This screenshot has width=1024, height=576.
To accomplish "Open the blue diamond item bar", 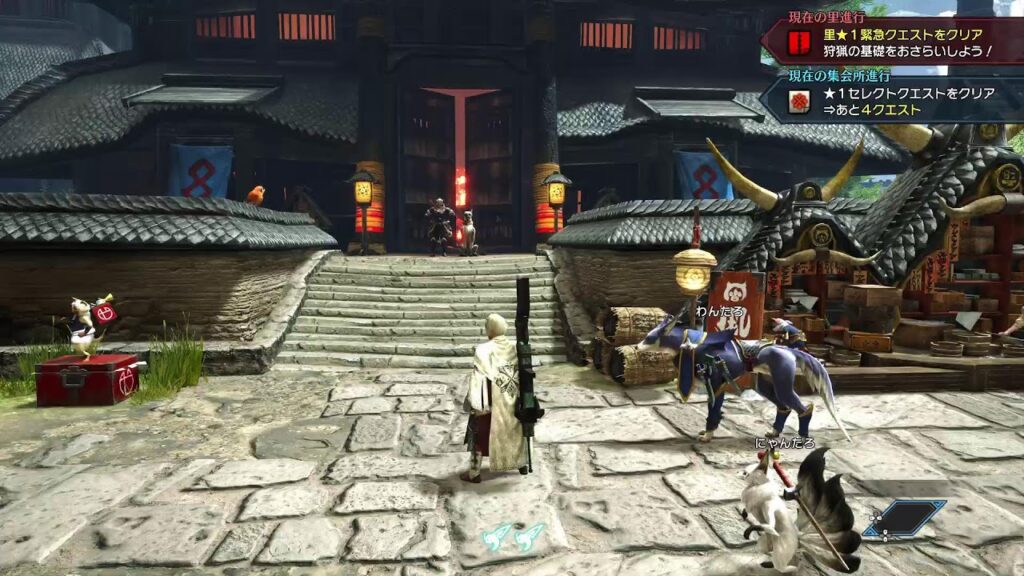I will coord(907,518).
